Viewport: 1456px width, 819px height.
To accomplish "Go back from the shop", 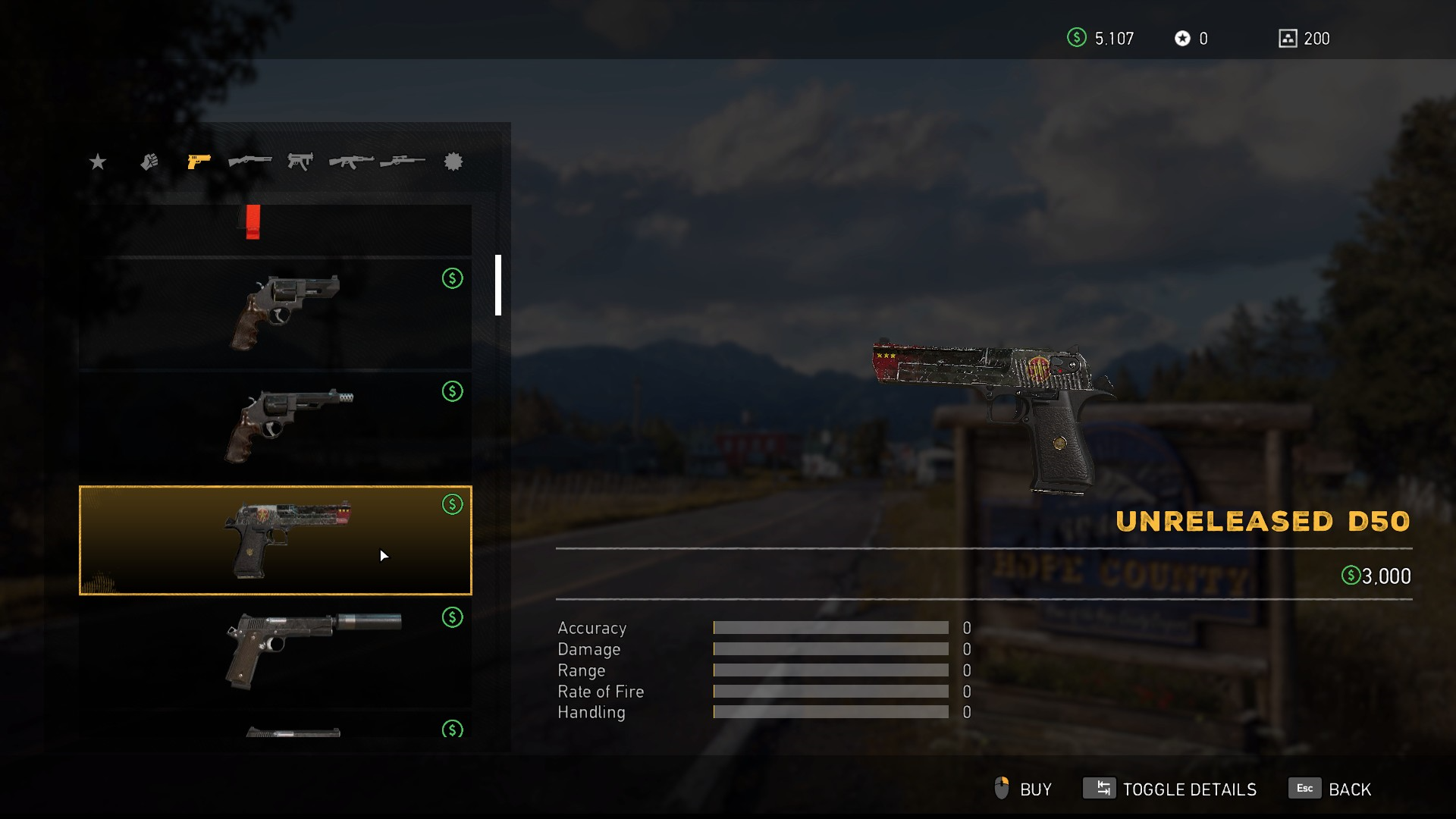I will 1331,789.
